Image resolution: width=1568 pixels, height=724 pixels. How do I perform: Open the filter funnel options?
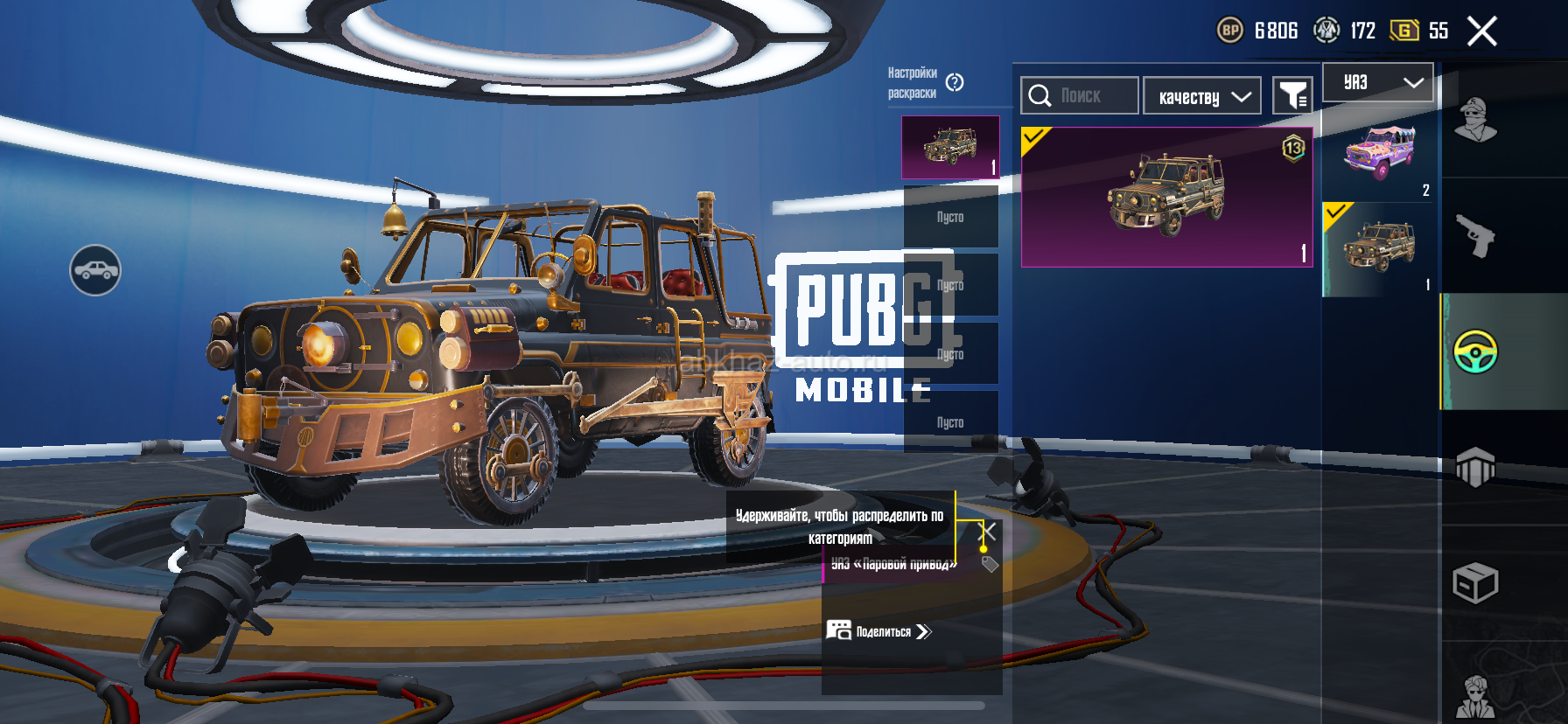tap(1292, 95)
